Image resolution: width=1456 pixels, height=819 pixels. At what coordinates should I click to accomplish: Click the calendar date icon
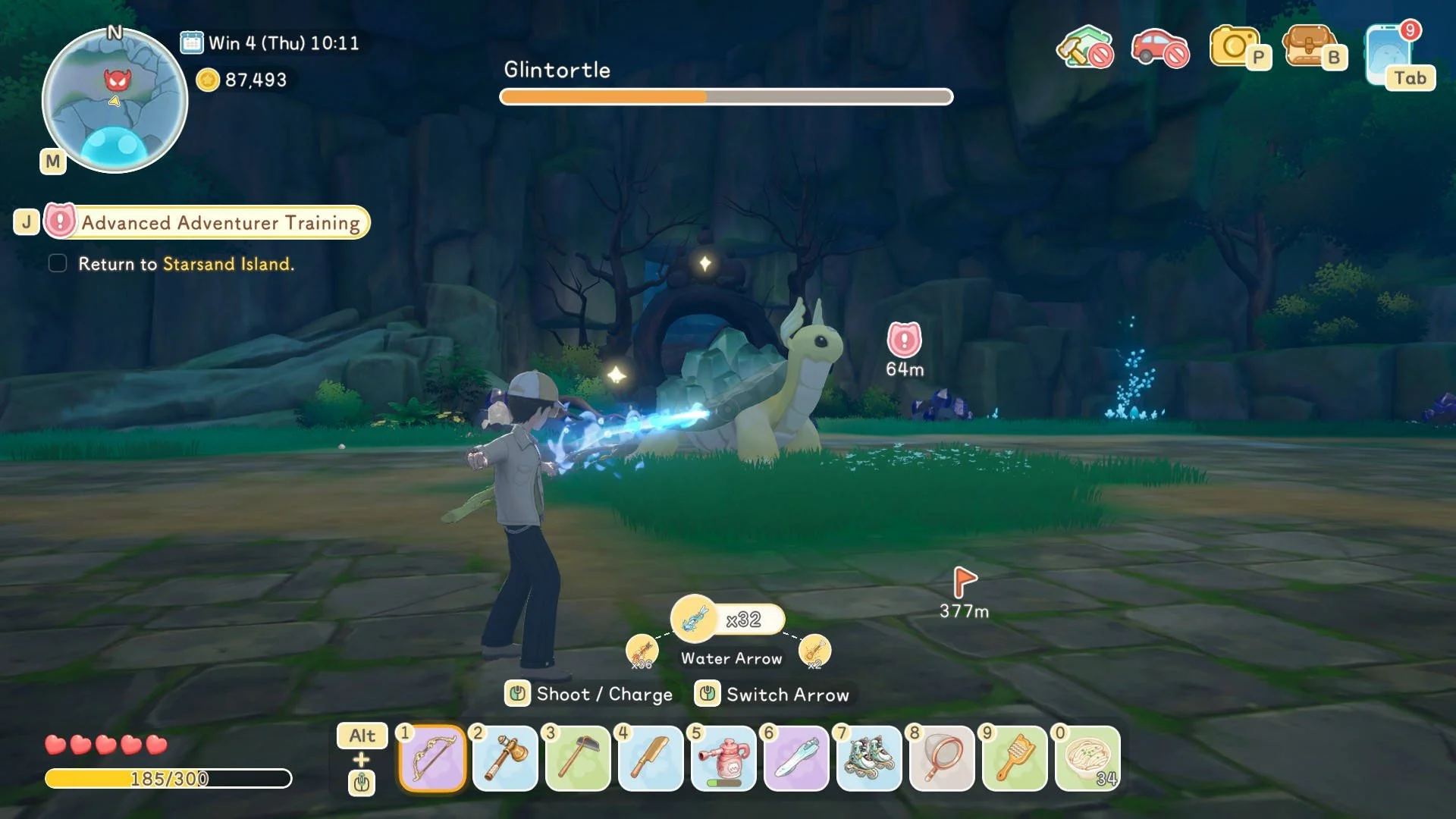(192, 42)
